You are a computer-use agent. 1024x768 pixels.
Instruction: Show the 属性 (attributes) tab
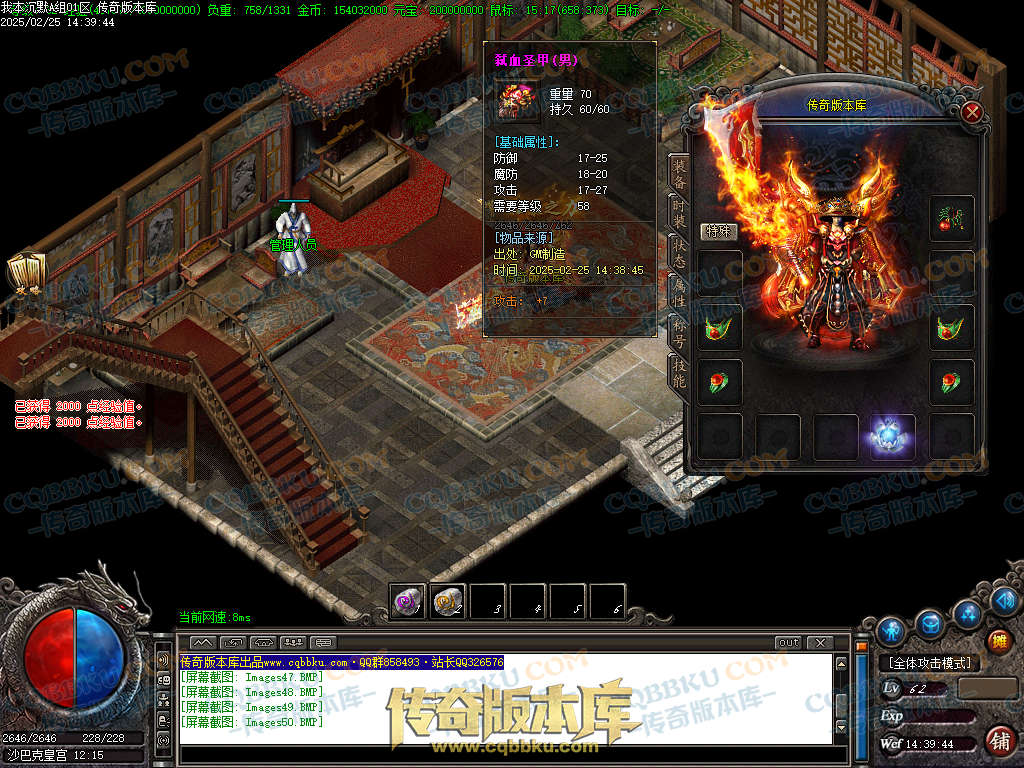679,293
